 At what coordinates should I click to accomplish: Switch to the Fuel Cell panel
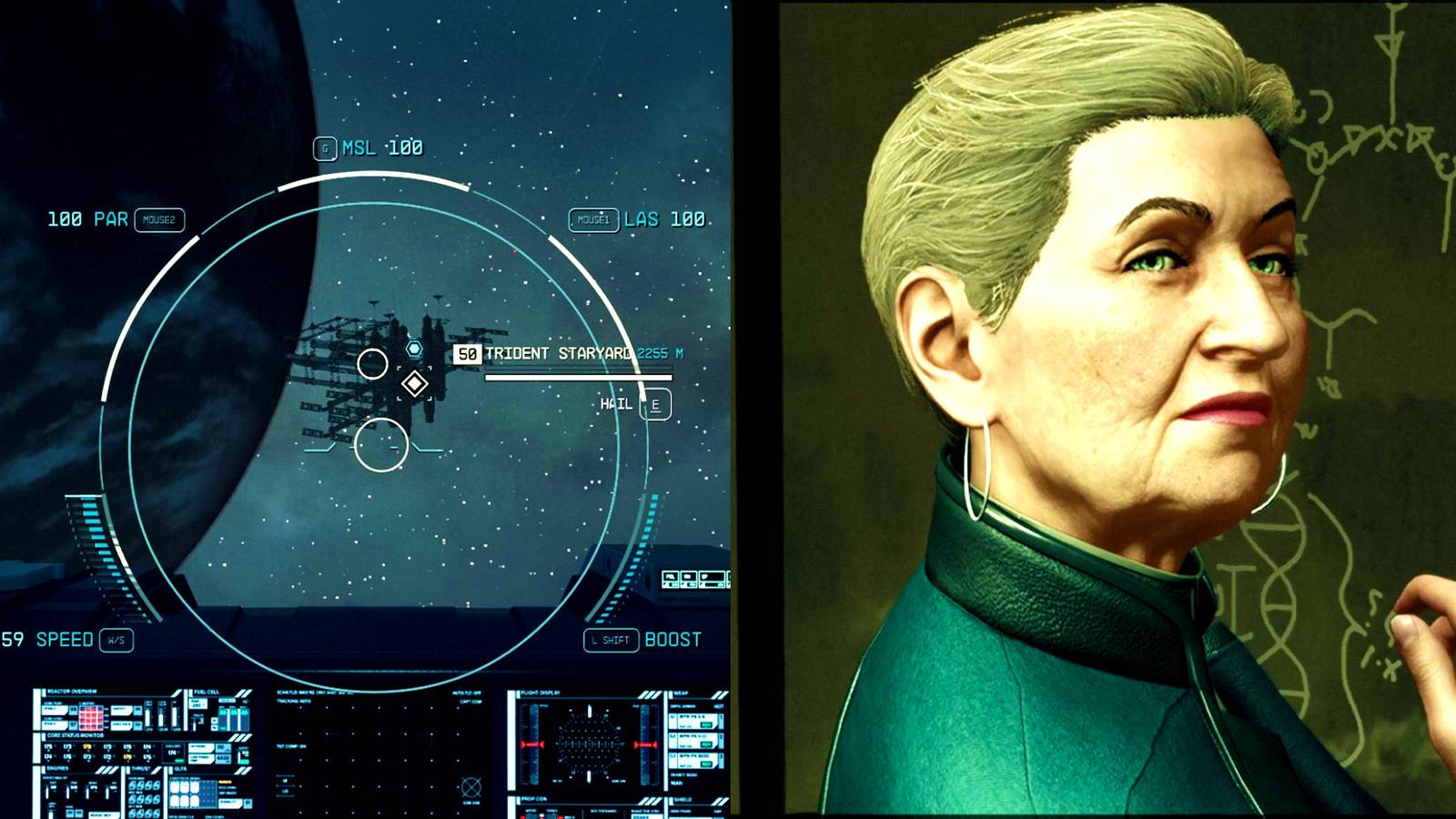pos(205,692)
